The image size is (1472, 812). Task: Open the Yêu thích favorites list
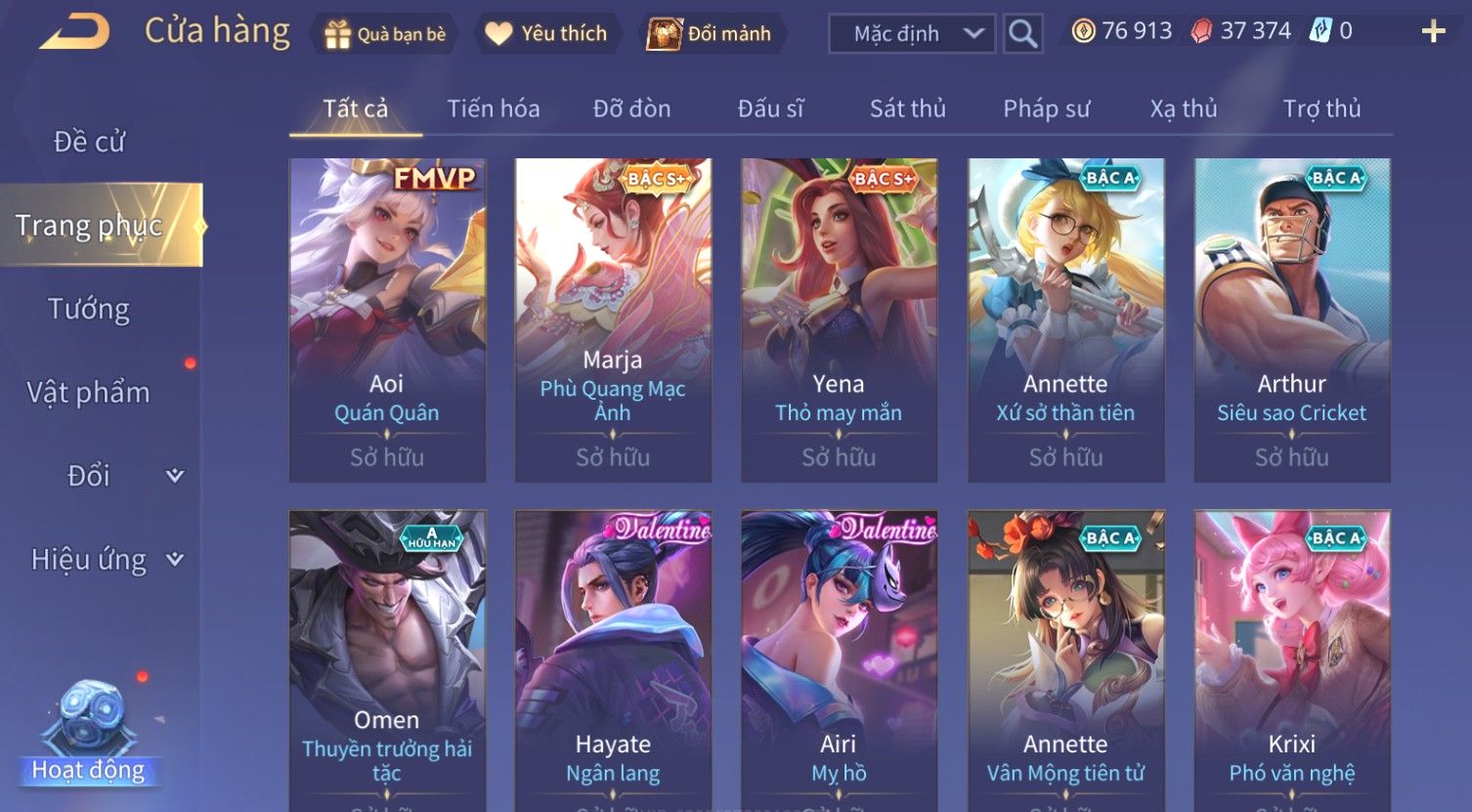pyautogui.click(x=546, y=34)
